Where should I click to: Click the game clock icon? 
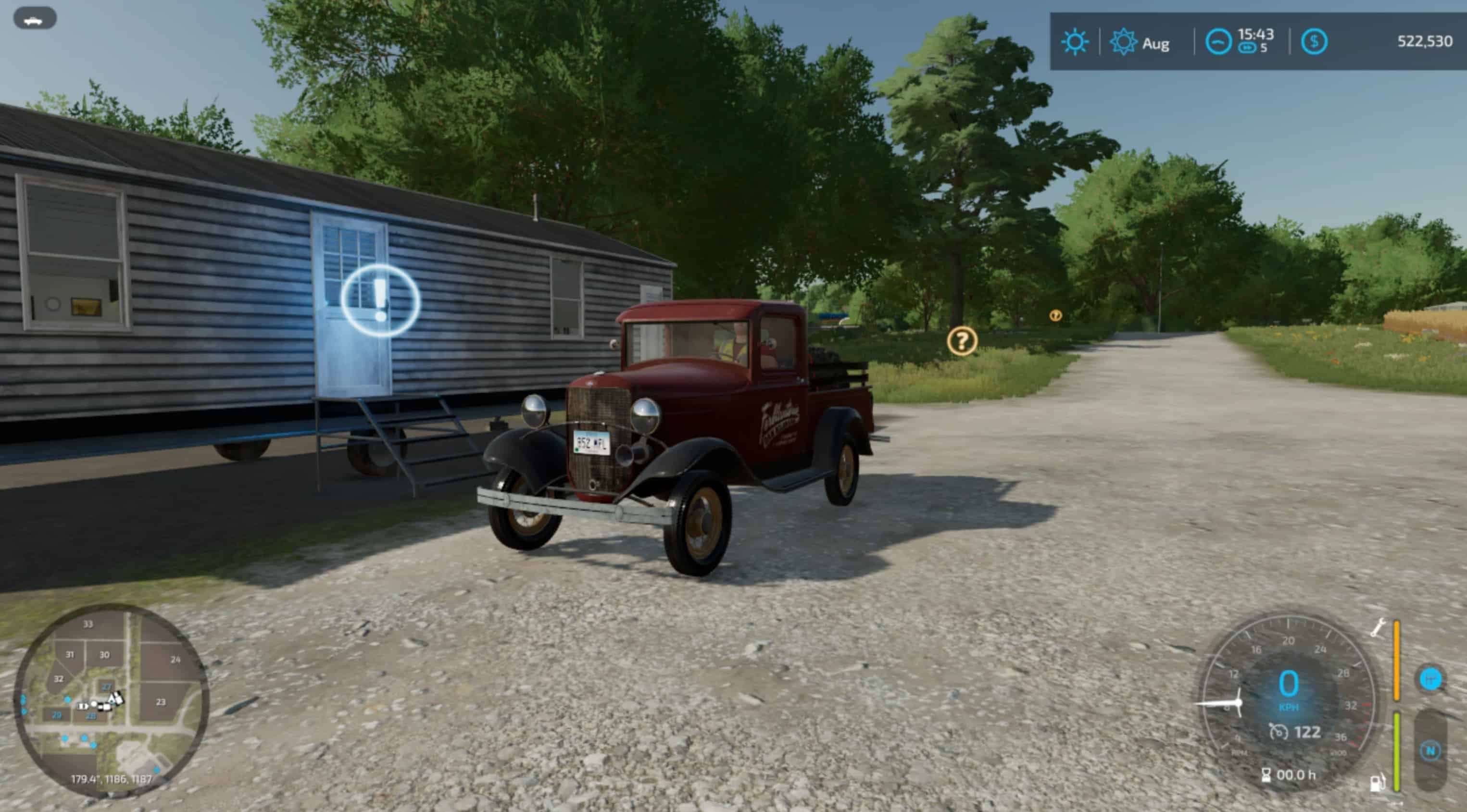[1218, 42]
